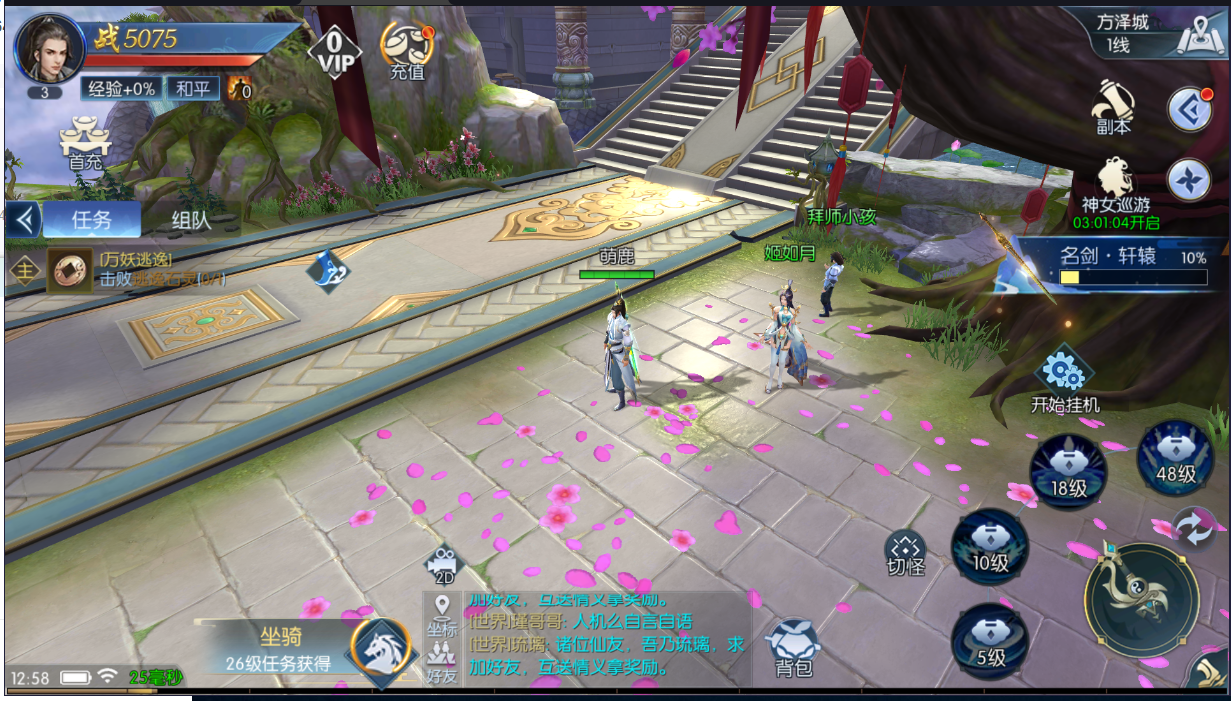Image resolution: width=1231 pixels, height=701 pixels.
Task: Tap the 充值 recharge icon
Action: point(406,50)
